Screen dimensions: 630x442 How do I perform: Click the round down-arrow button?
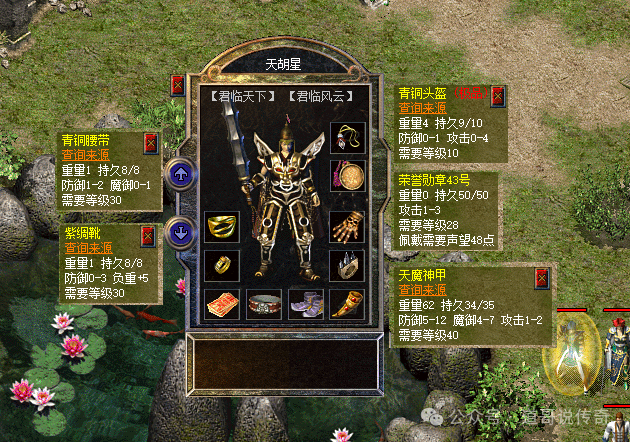coord(180,232)
